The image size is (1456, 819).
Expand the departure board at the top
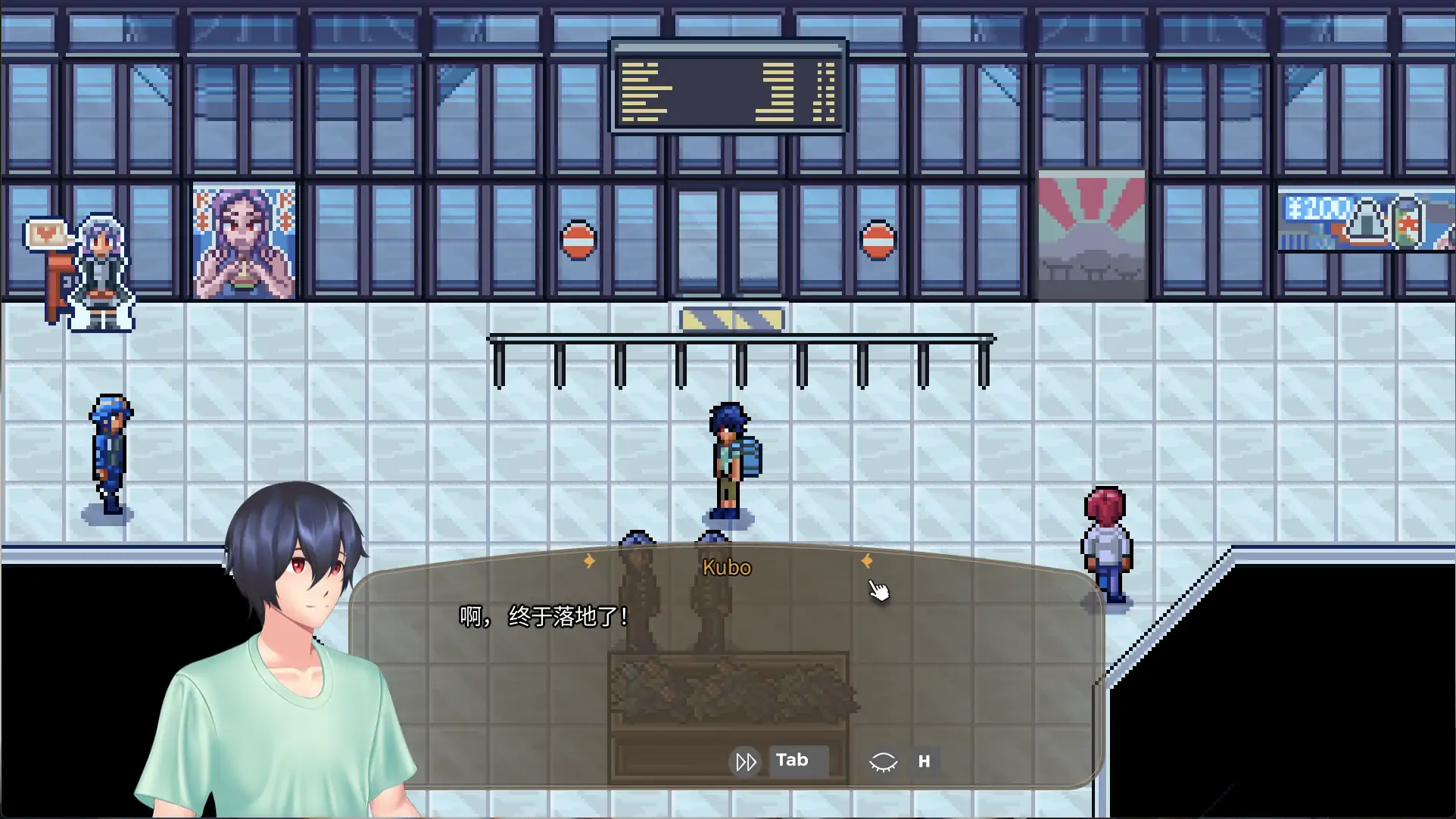[x=728, y=87]
